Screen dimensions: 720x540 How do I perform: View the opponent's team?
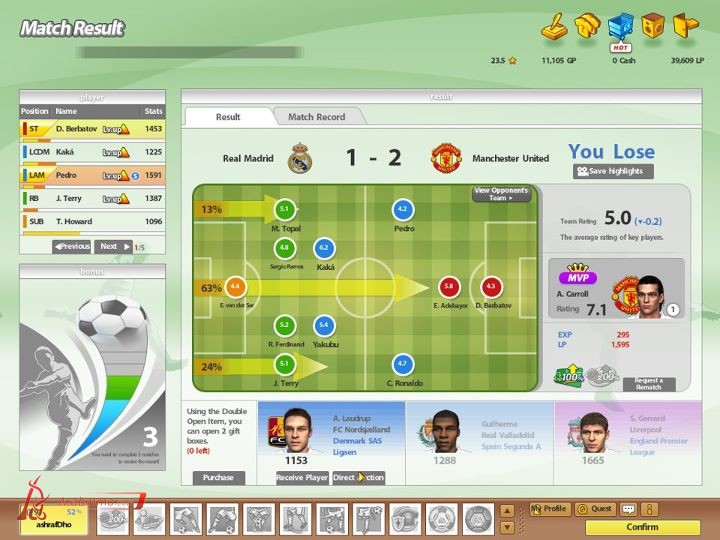(501, 194)
